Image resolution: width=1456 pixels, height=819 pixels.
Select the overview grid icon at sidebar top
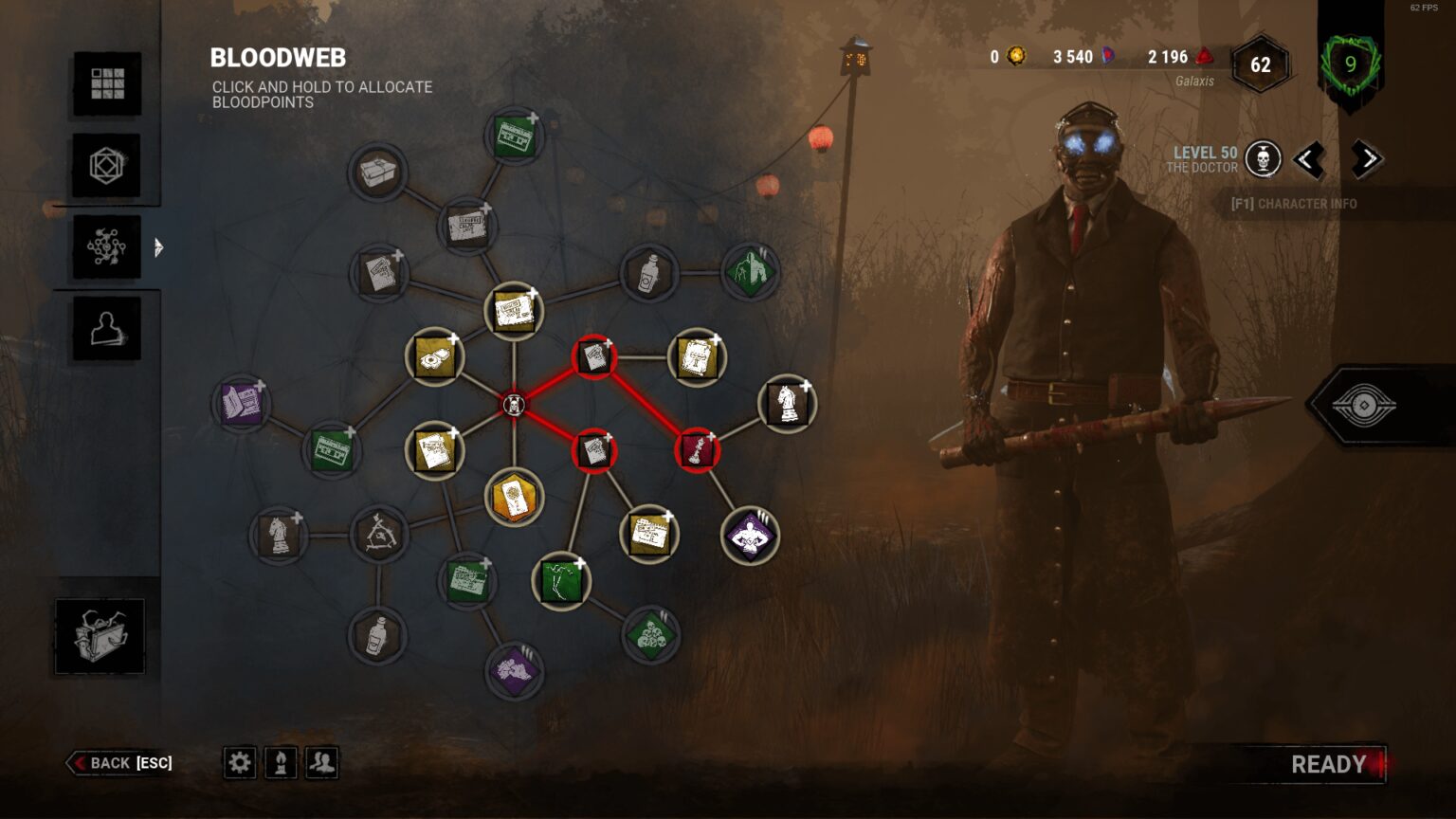(106, 83)
